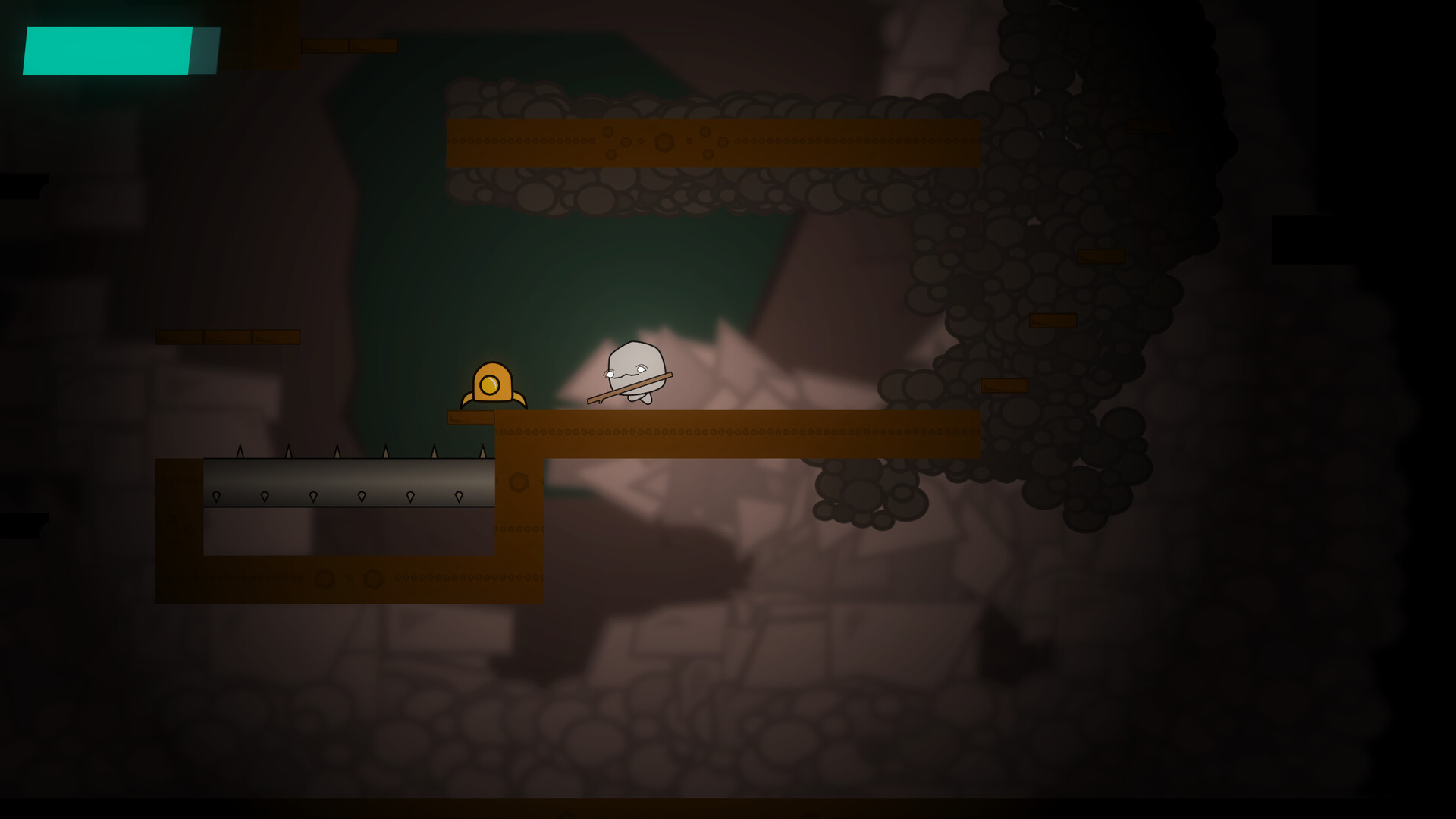Click the upper horizontal wooden beam platform
1456x819 pixels.
click(713, 140)
